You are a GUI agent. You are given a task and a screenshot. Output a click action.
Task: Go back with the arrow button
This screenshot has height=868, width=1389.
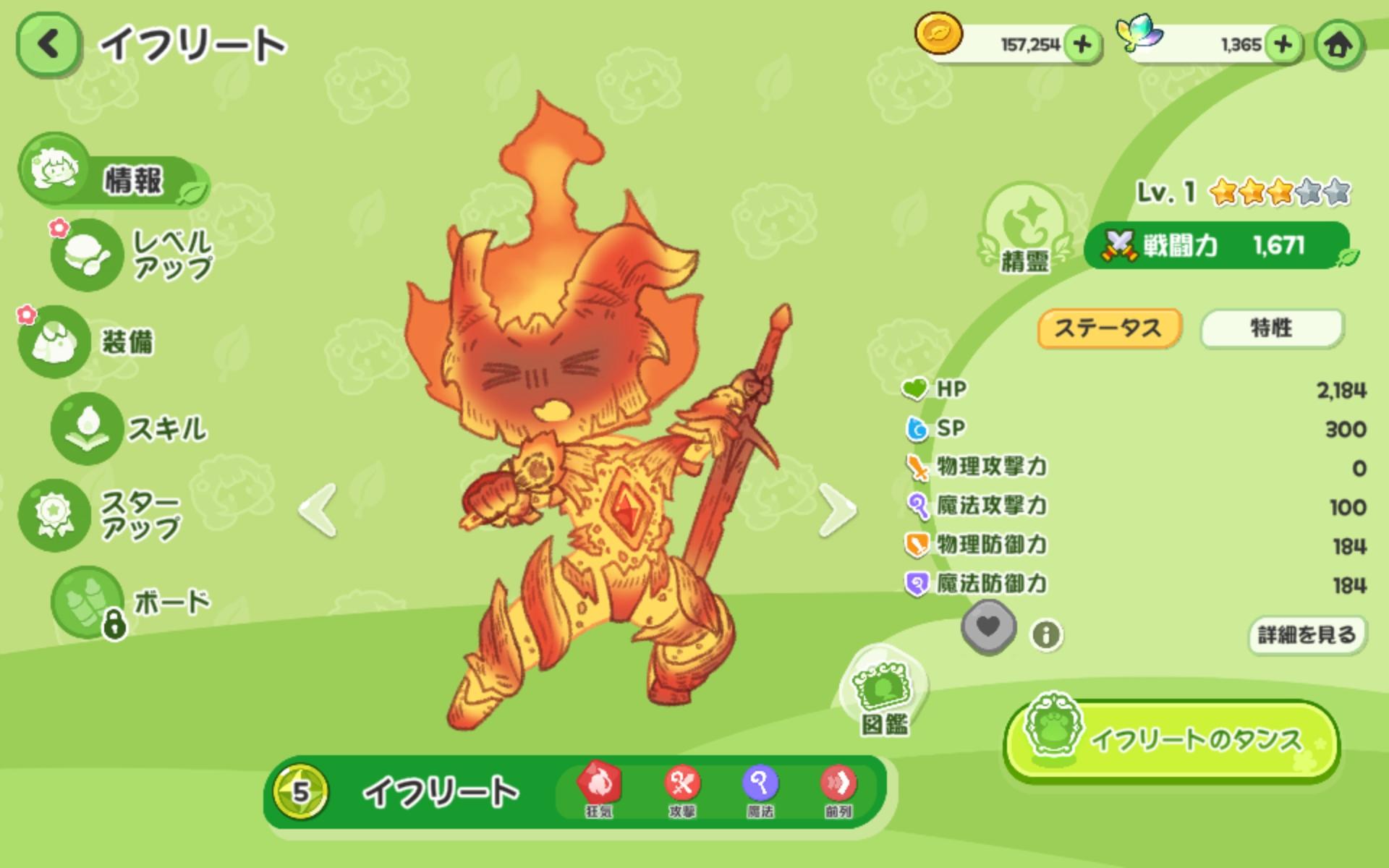tap(48, 45)
